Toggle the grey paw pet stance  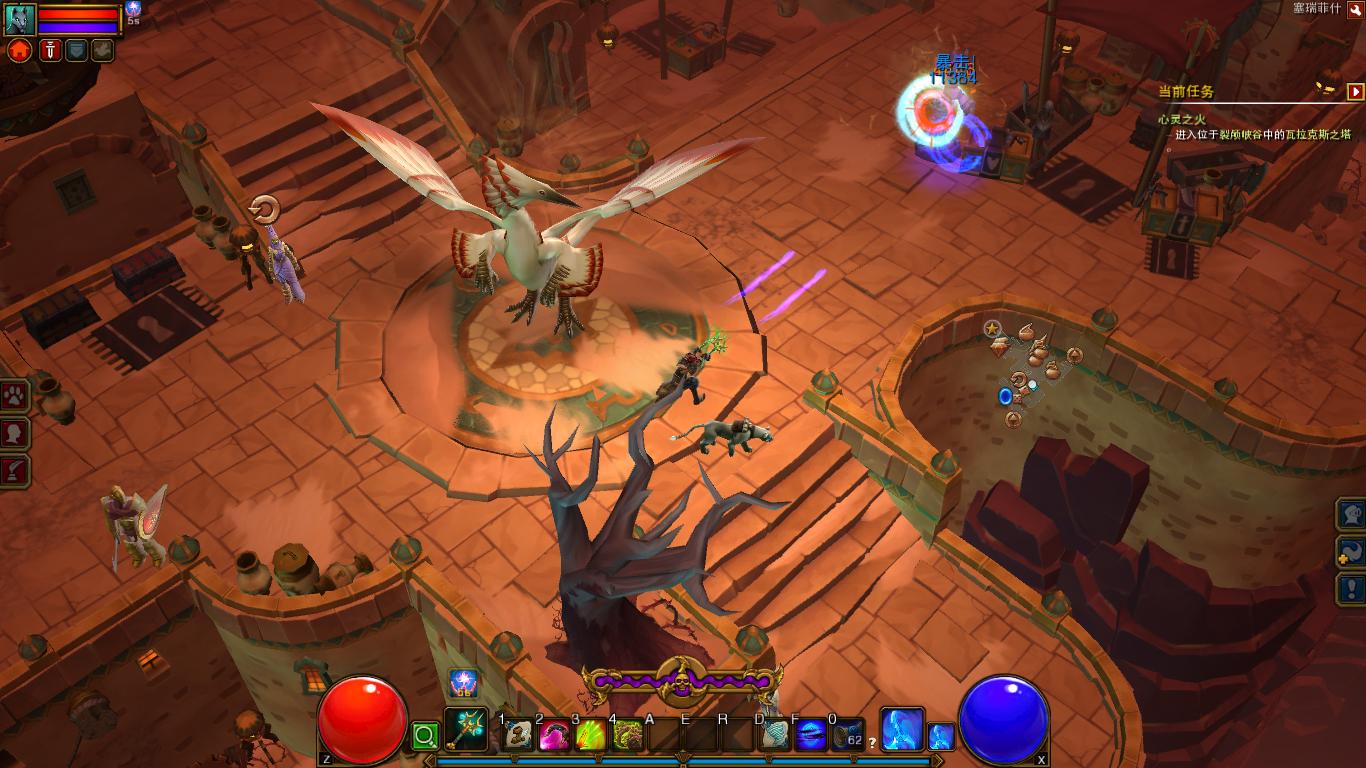point(102,50)
